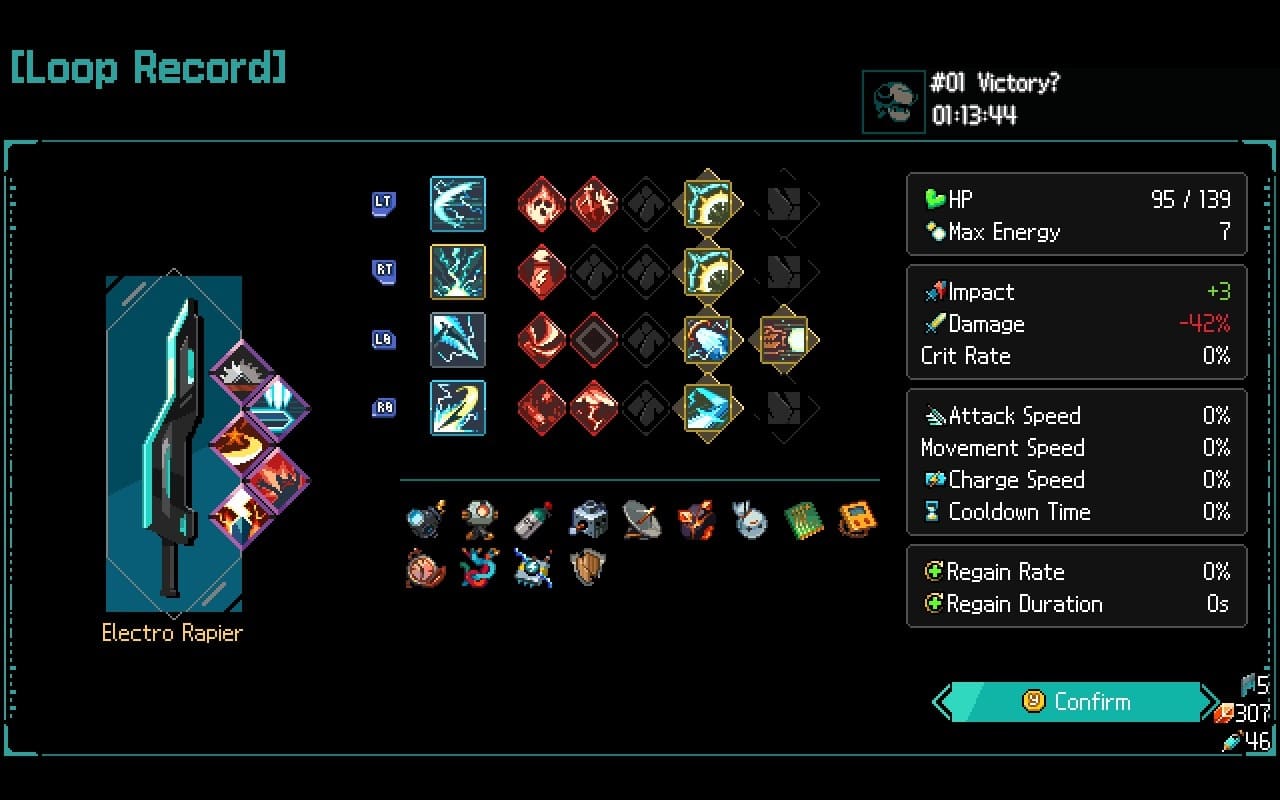The height and width of the screenshot is (800, 1280).
Task: View the orange handheld console item
Action: [x=857, y=520]
